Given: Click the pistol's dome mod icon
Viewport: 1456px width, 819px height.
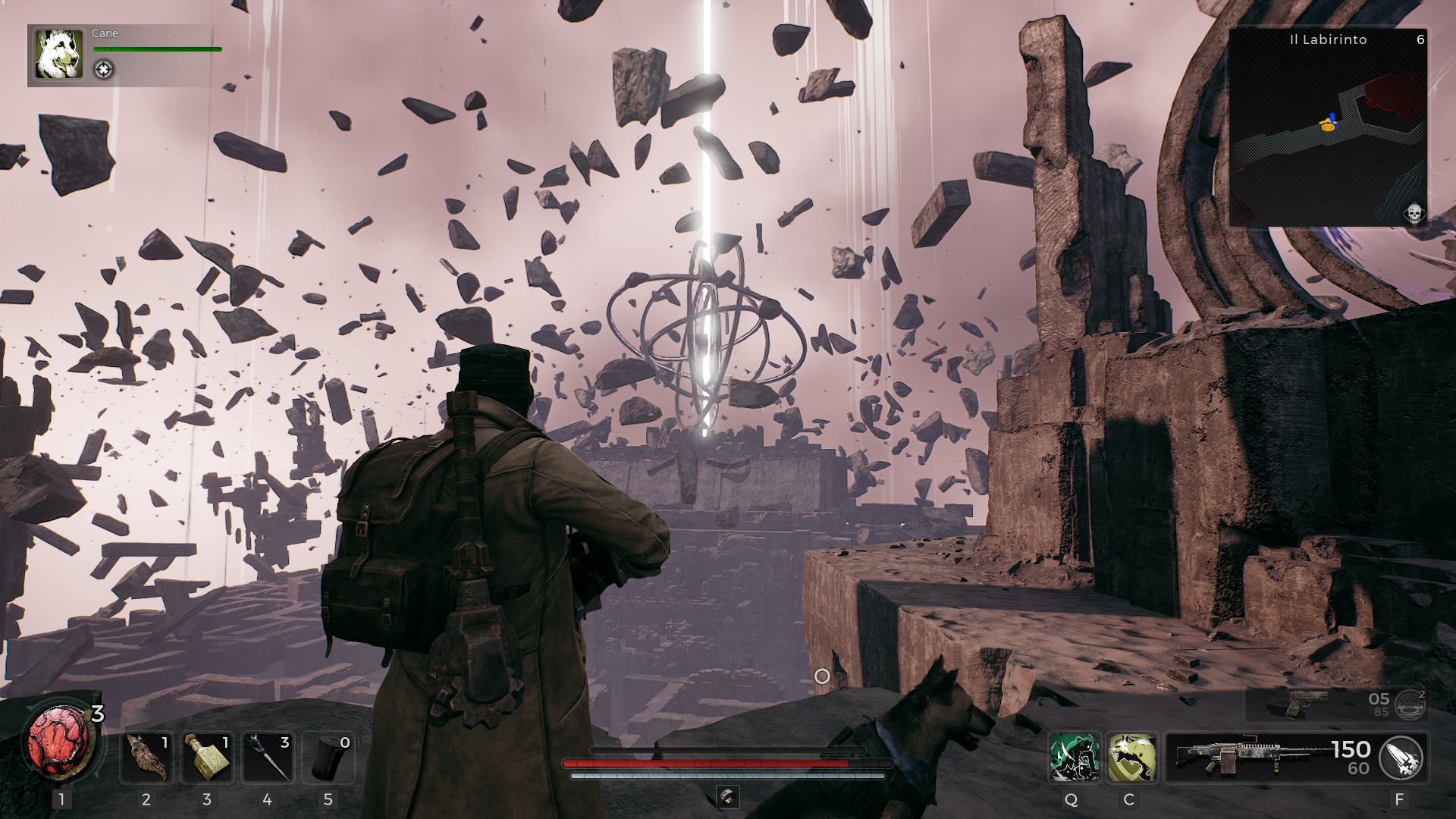Looking at the screenshot, I should click(x=1410, y=704).
